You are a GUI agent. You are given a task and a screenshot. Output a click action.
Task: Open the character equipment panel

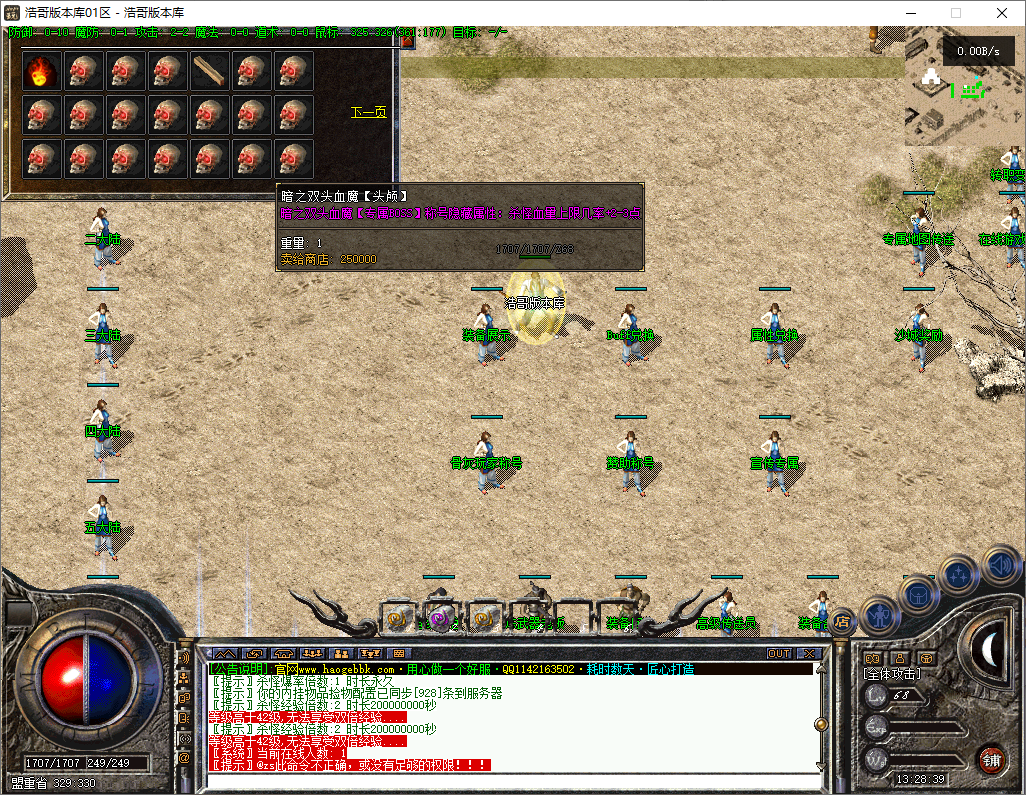point(880,616)
